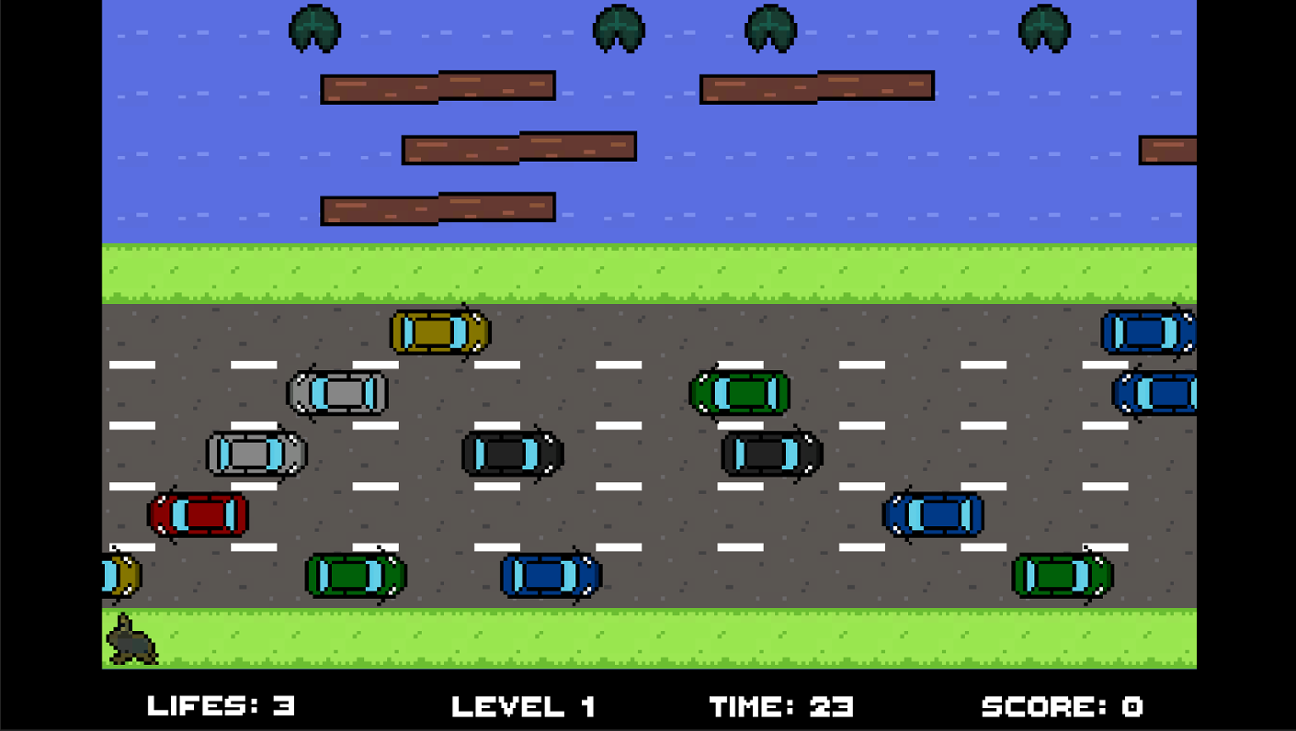
Task: Select the LEVEL 1 label
Action: pos(524,706)
